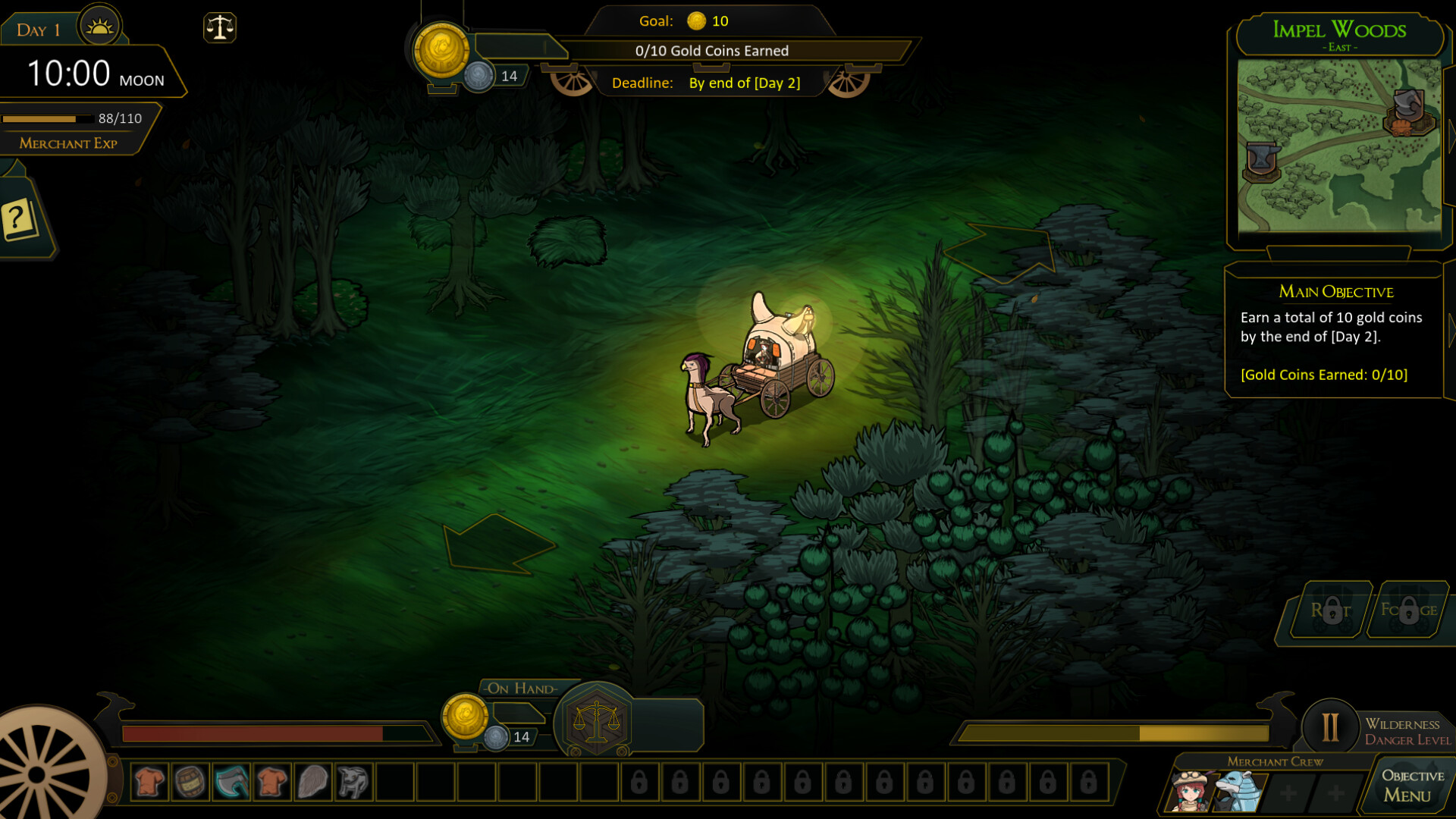This screenshot has height=819, width=1456.
Task: Open the help card with the question mark
Action: [x=18, y=220]
